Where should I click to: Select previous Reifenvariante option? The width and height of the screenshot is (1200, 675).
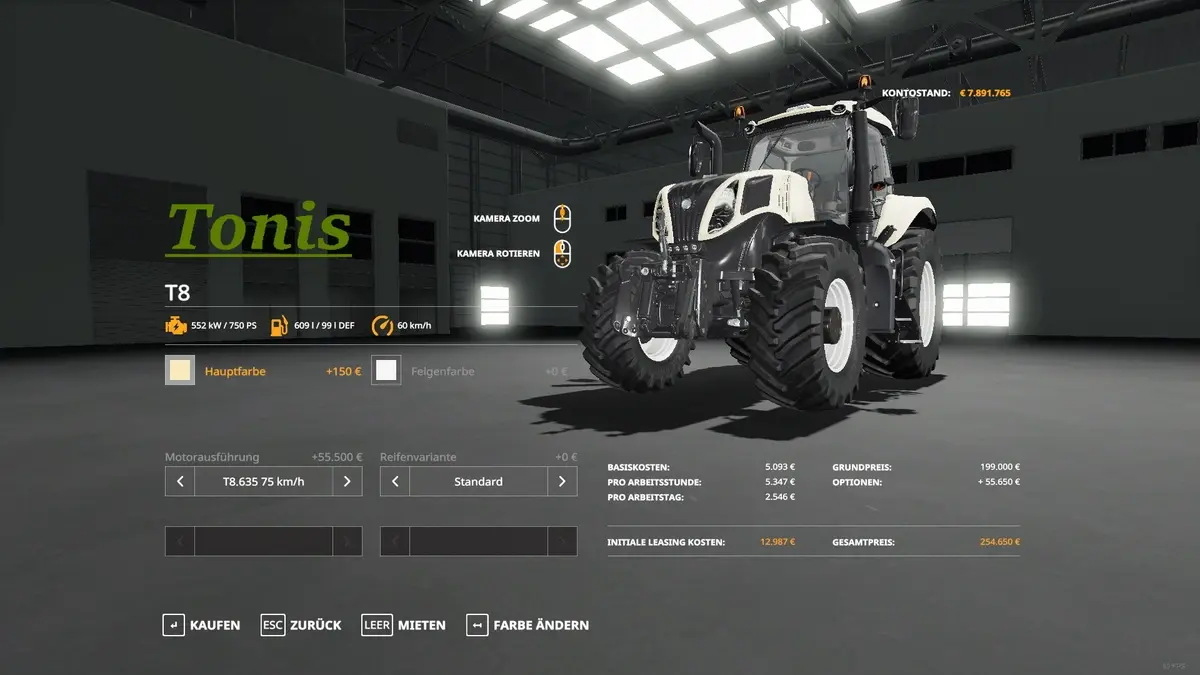pyautogui.click(x=395, y=481)
